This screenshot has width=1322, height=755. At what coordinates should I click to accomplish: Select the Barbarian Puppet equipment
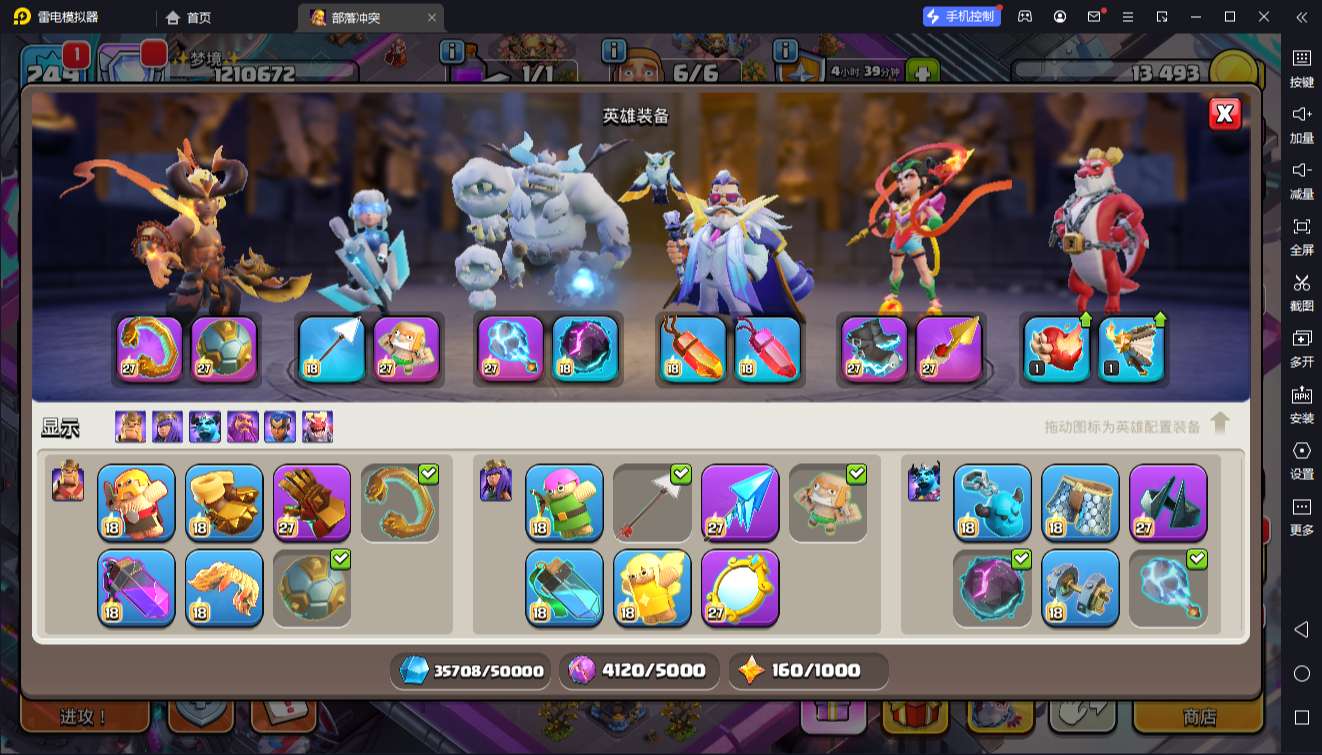coord(136,502)
